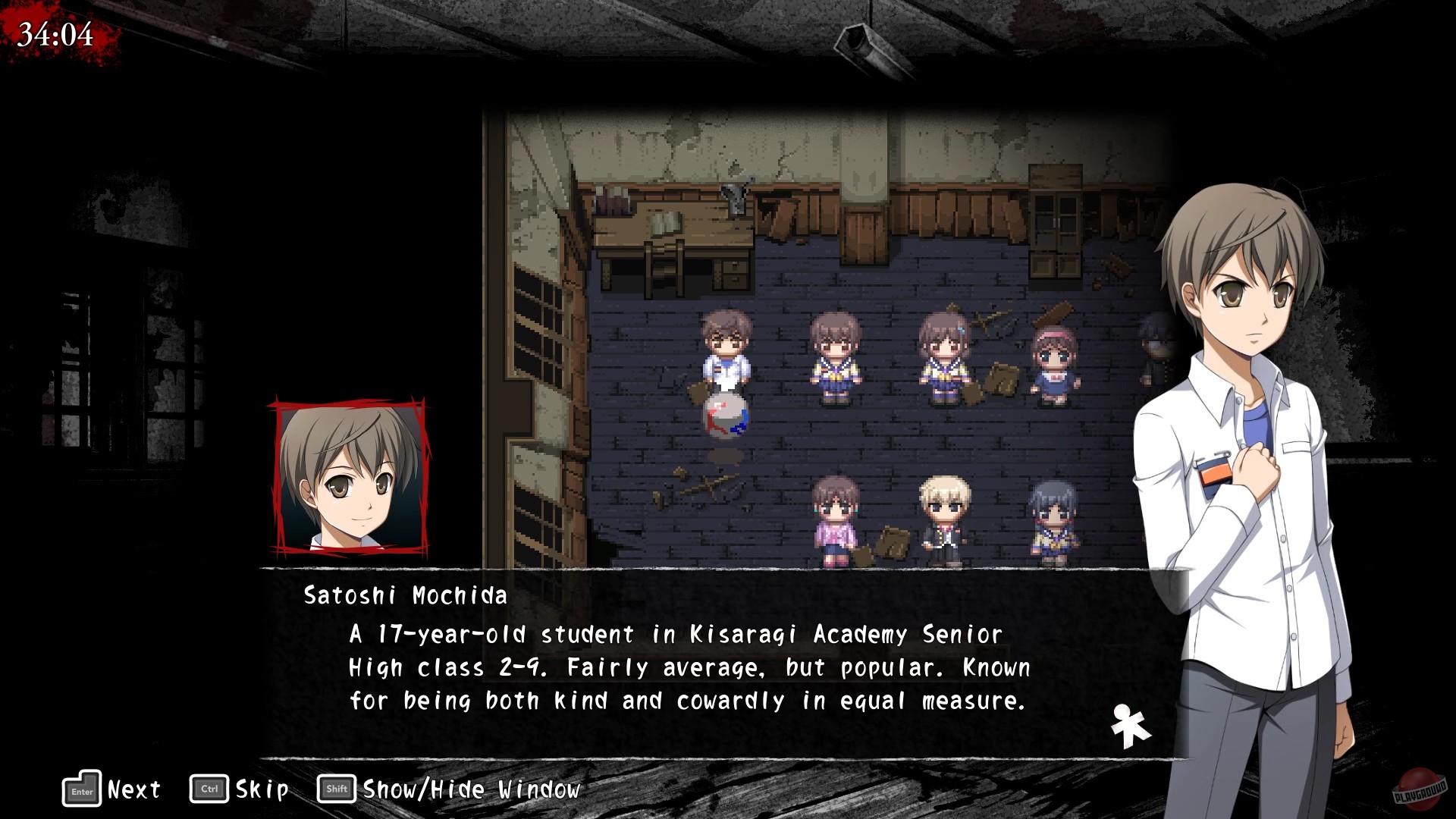Click the Shift key prompt icon
This screenshot has width=1456, height=819.
click(x=334, y=789)
